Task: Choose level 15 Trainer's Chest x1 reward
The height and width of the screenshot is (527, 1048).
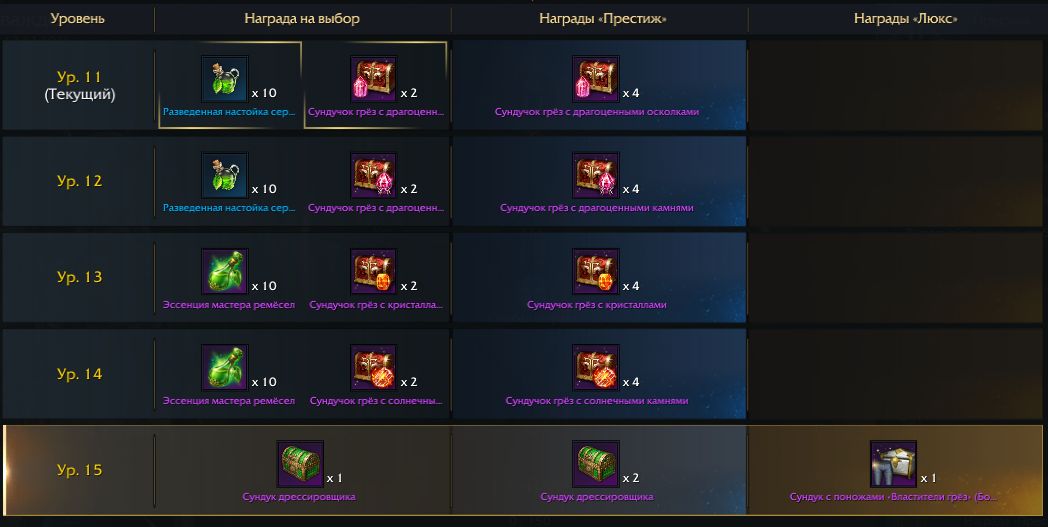Action: point(299,464)
